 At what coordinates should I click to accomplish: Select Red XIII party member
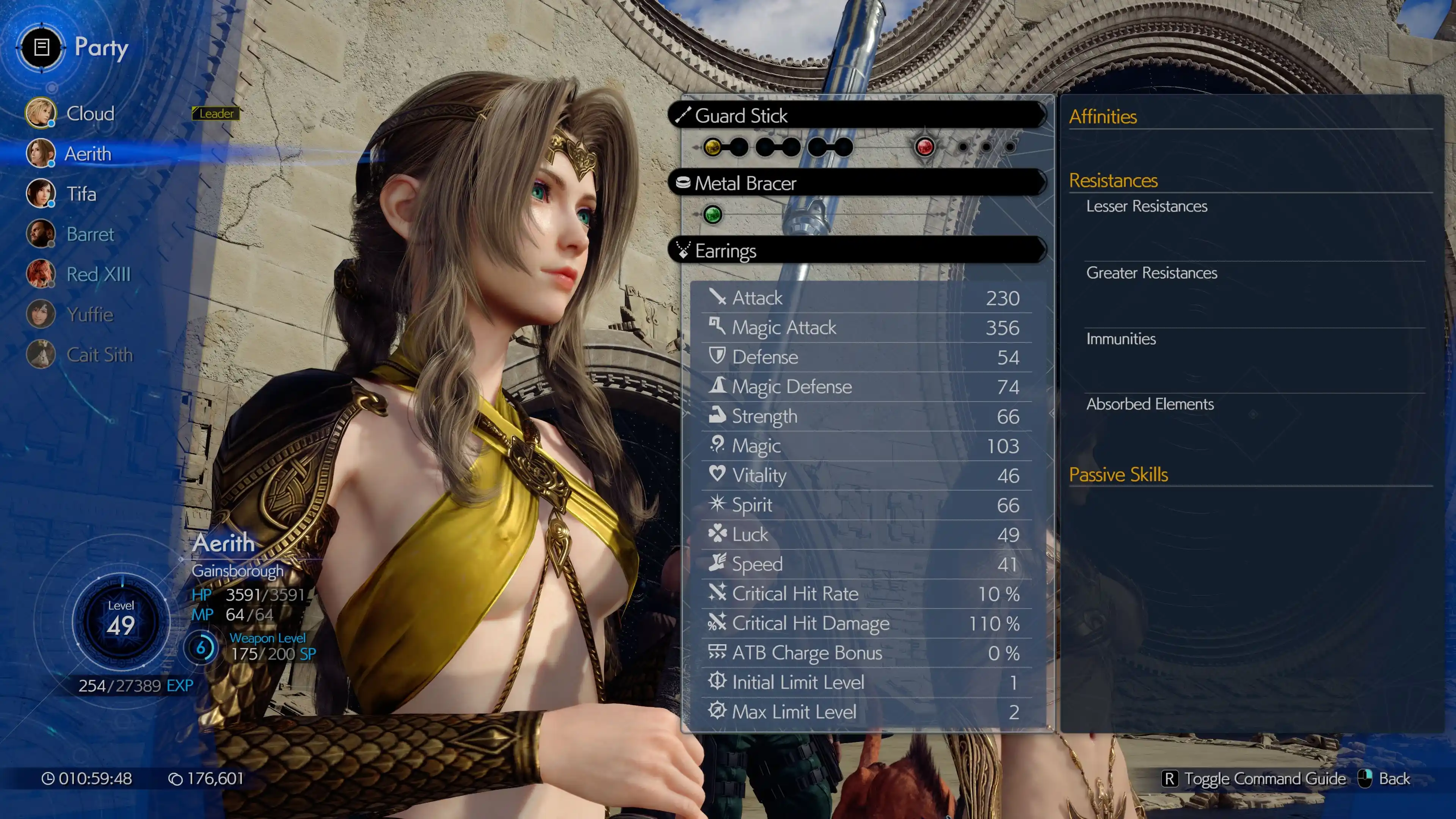[98, 274]
